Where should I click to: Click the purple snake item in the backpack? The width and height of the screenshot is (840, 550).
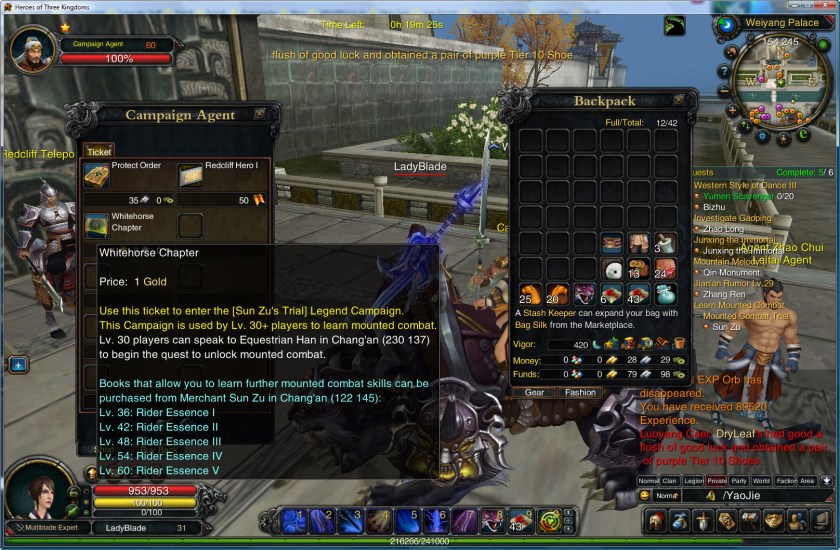click(585, 294)
